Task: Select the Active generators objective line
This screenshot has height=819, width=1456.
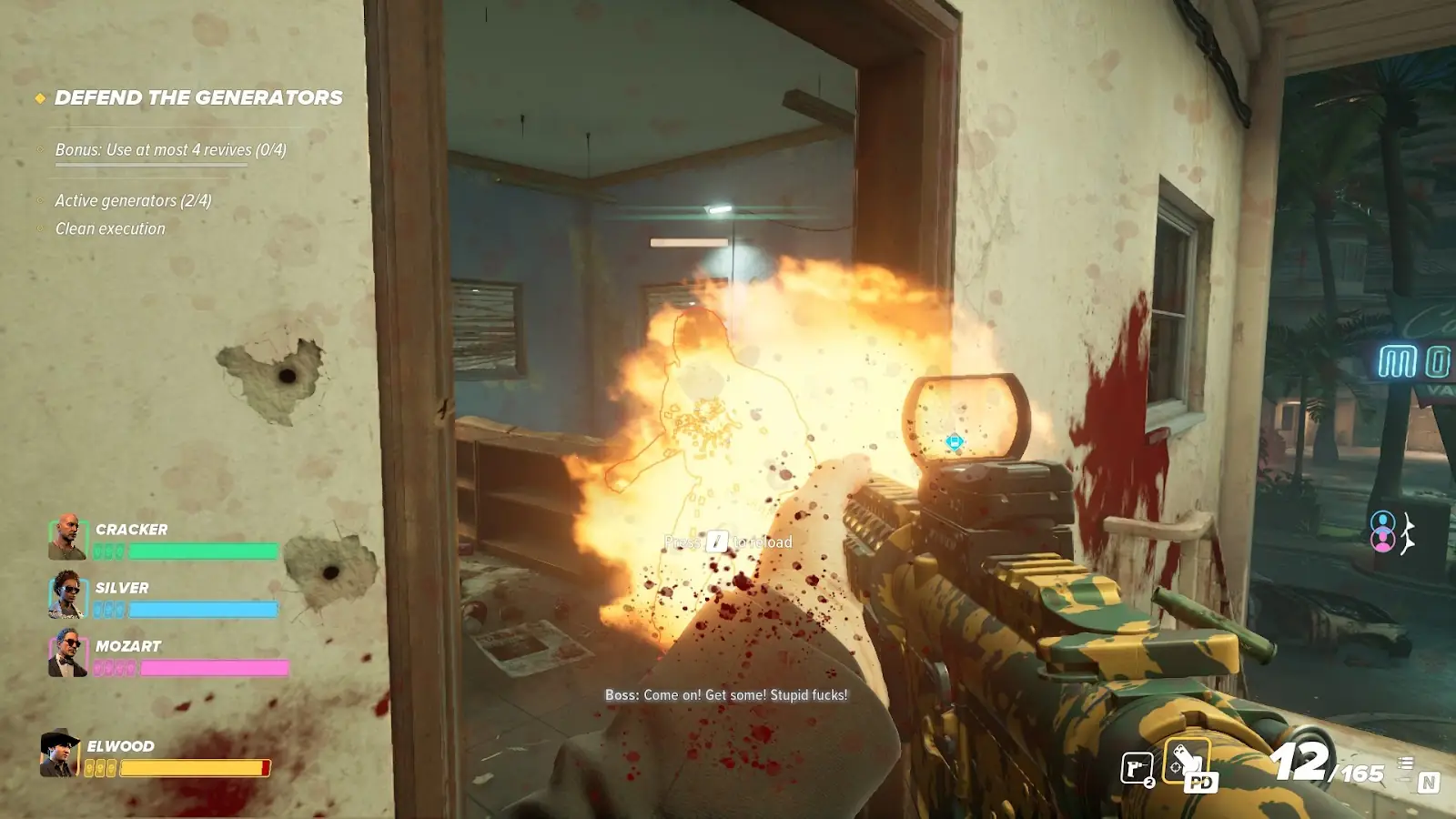Action: click(x=133, y=200)
